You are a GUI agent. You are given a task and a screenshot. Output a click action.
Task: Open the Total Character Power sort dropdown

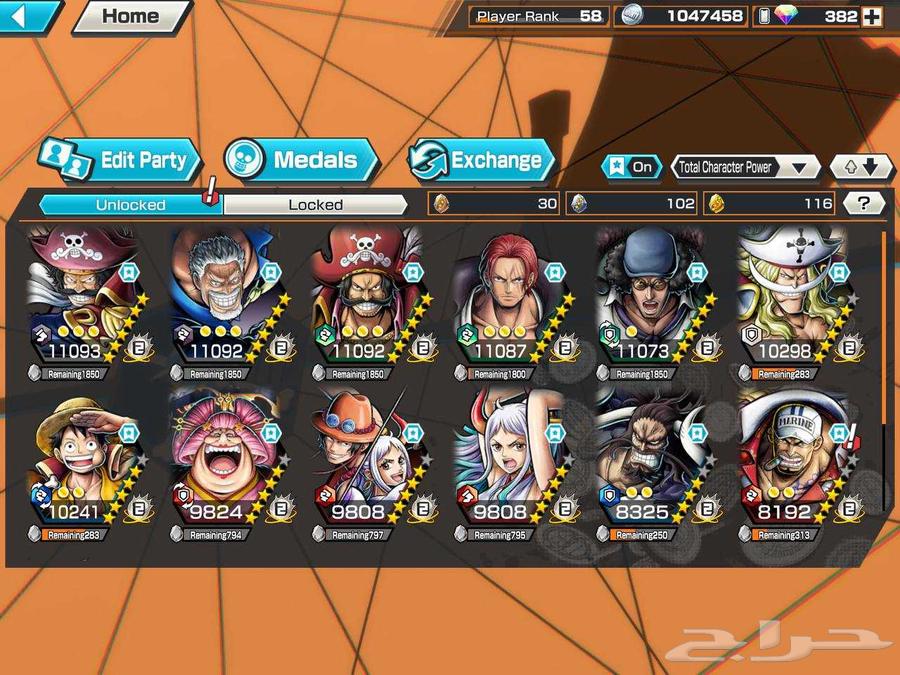tap(745, 167)
